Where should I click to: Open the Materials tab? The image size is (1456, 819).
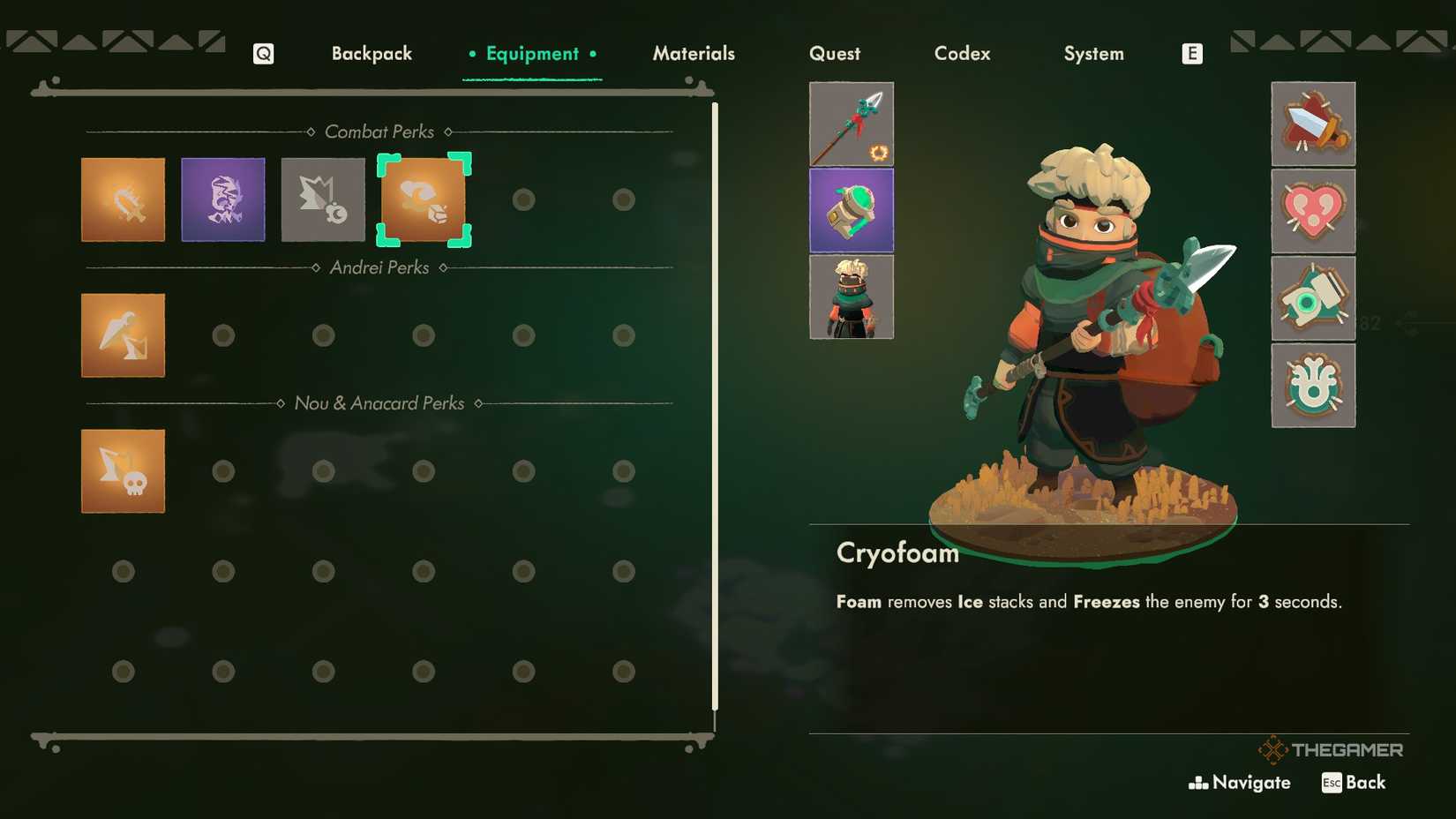point(694,54)
